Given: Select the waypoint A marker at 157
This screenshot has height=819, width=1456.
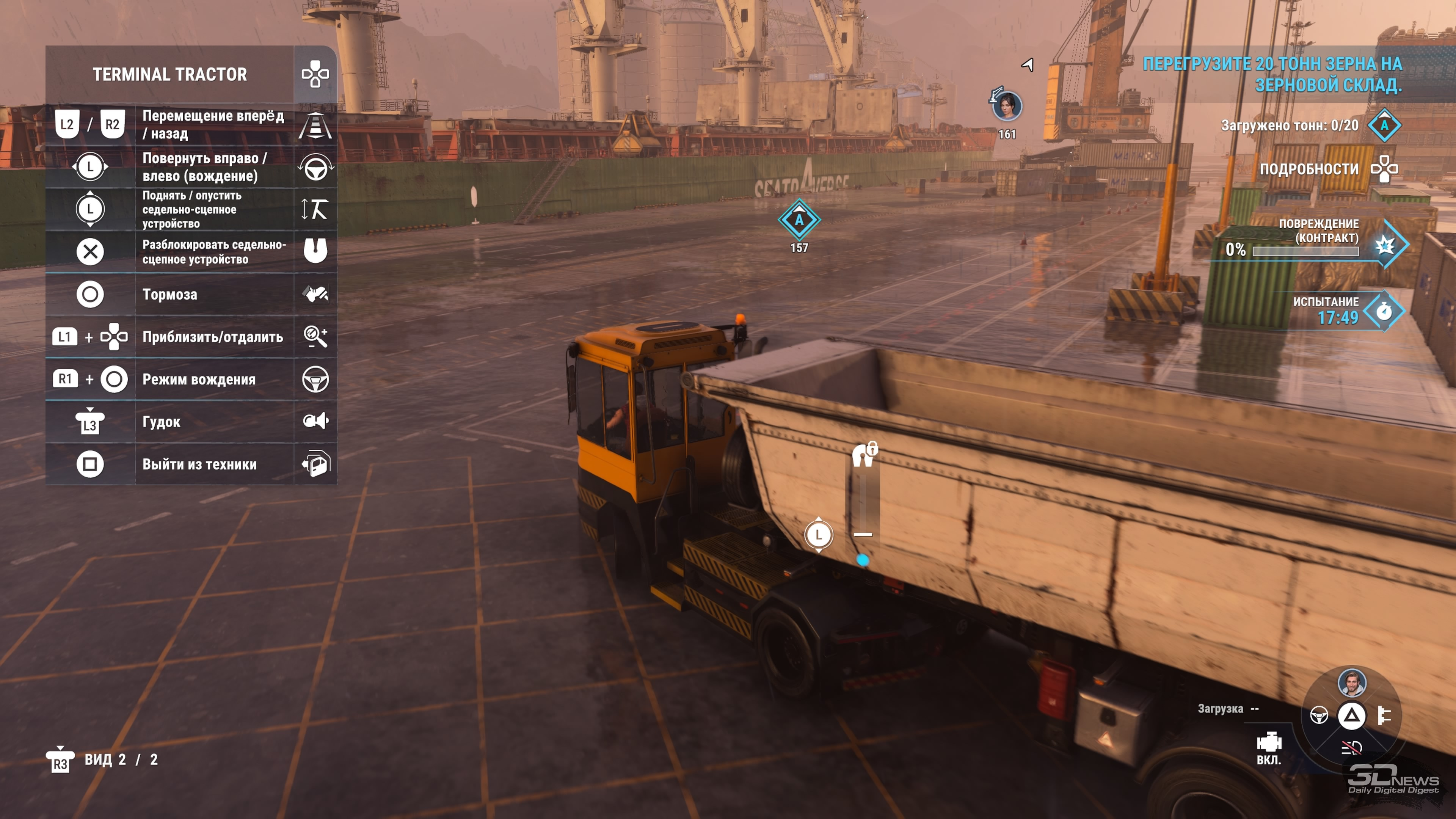Looking at the screenshot, I should [x=799, y=220].
